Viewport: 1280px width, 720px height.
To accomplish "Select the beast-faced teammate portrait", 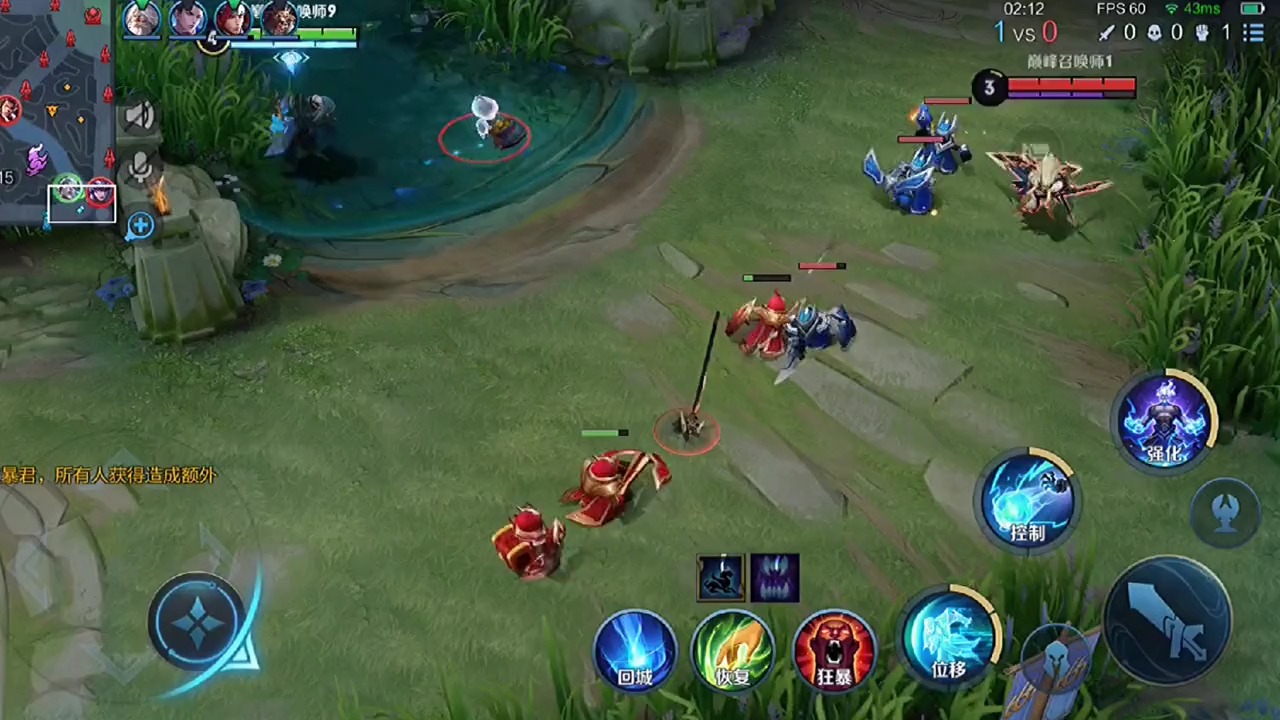I will 279,20.
